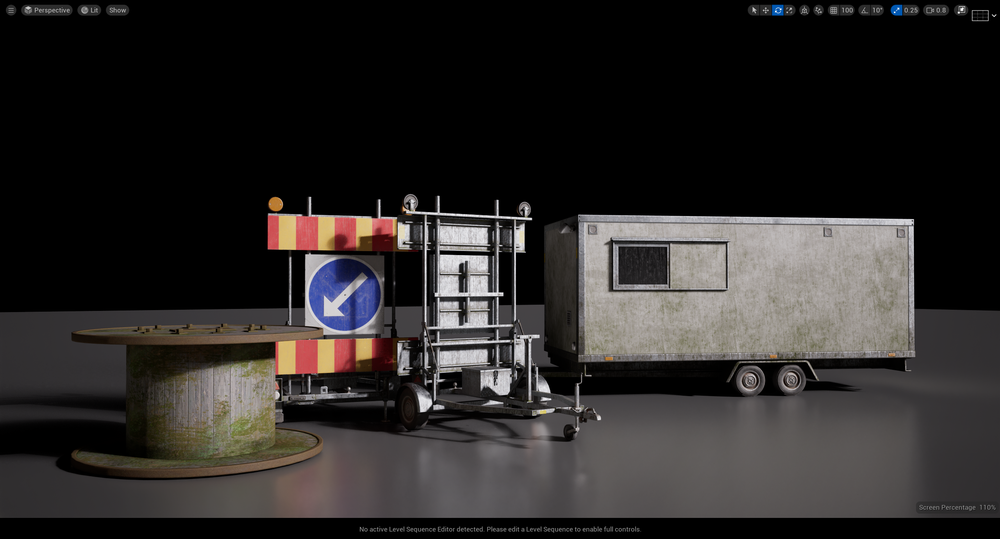Toggle grid snapping icon
The height and width of the screenshot is (539, 1000).
(834, 10)
